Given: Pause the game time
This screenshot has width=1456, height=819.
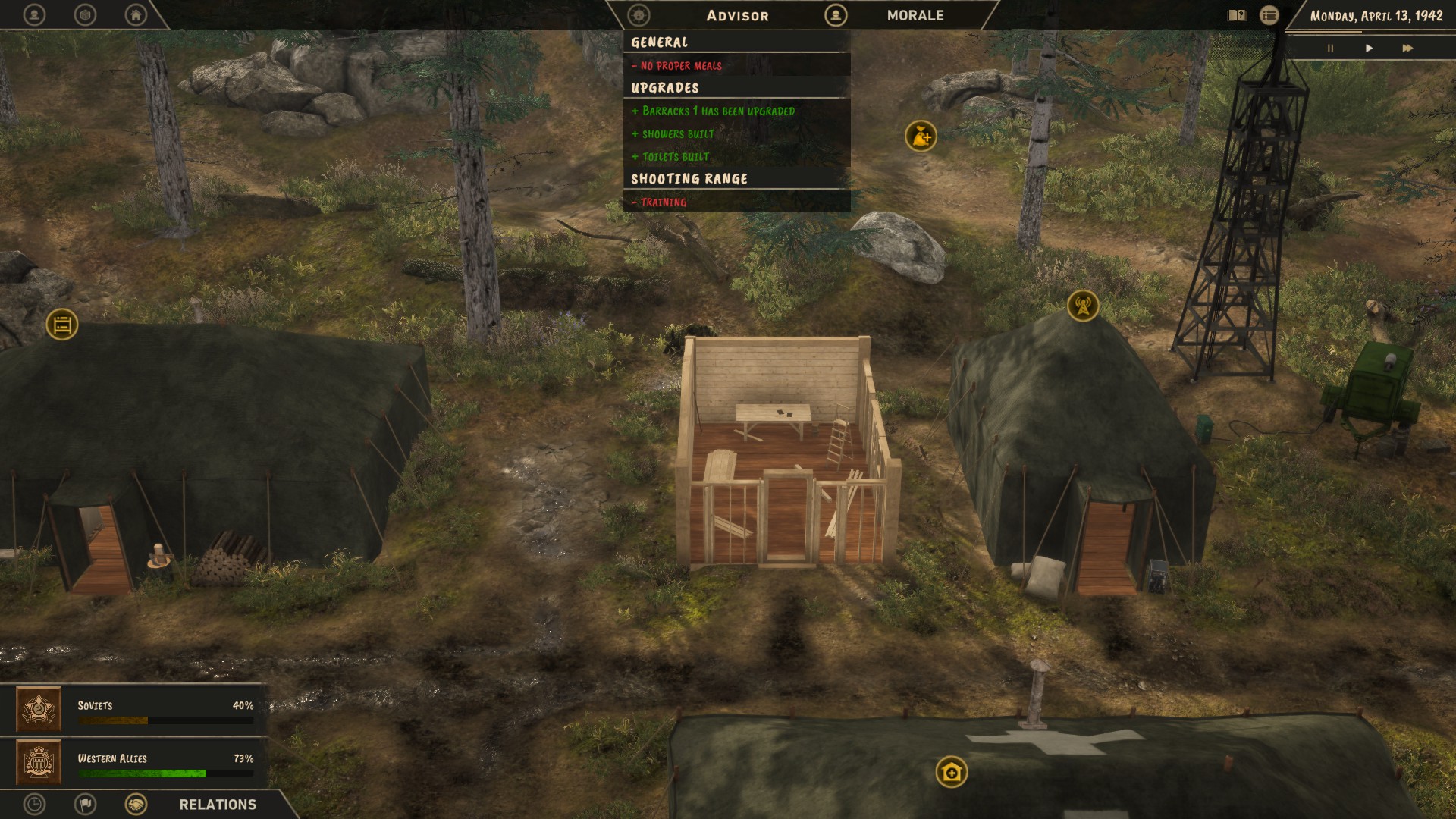Looking at the screenshot, I should pos(1330,48).
